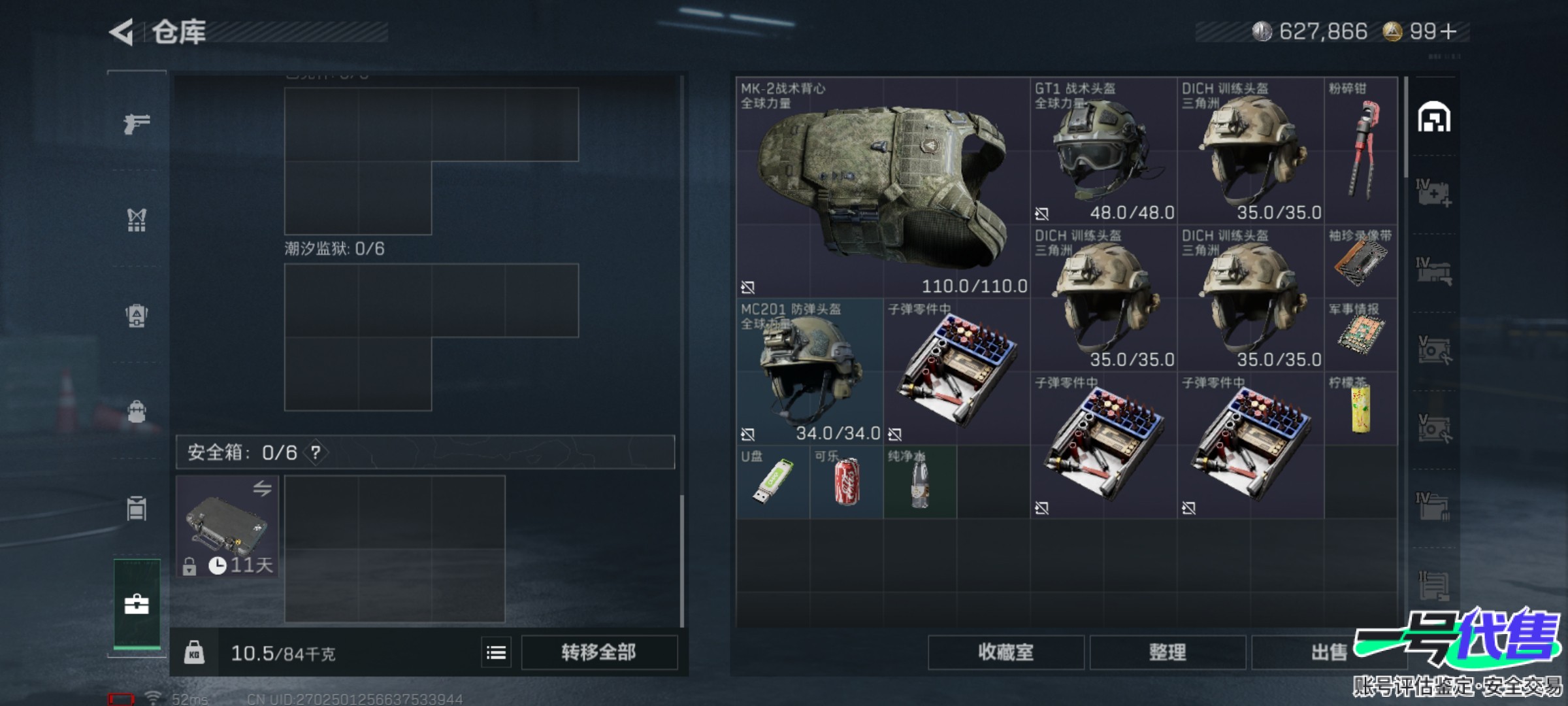Pick the 粉碎钳 crusher pliers item
Screen dimensions: 1568x706
pos(1361,151)
